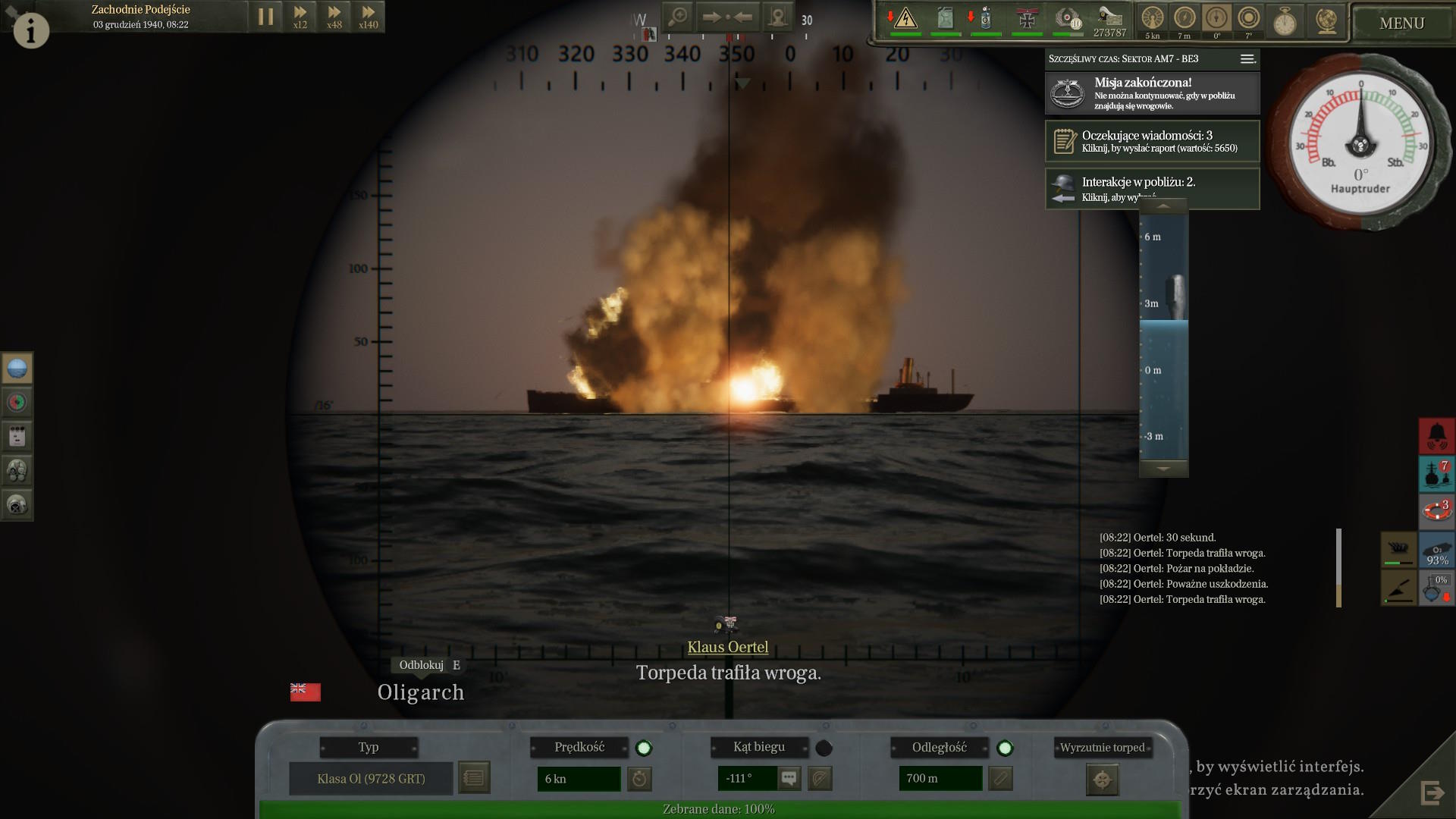Viewport: 1456px width, 819px height.
Task: Open ship recognition book next to Klasa Ol
Action: pyautogui.click(x=474, y=778)
